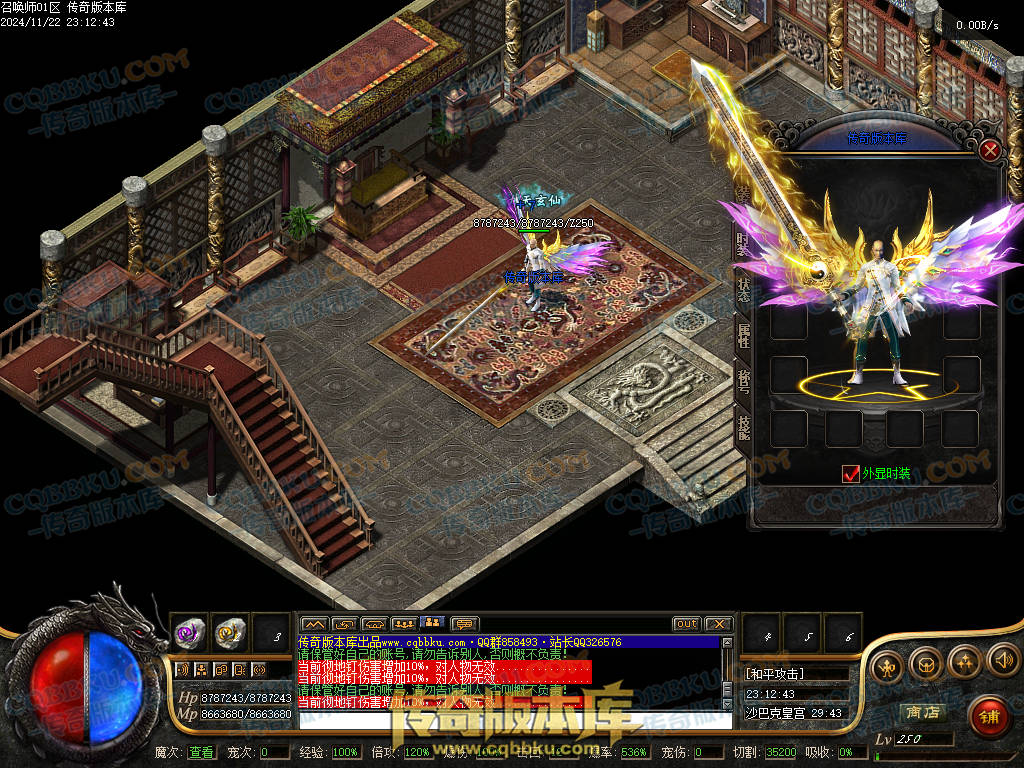Click the red 铺 stall button

988,715
